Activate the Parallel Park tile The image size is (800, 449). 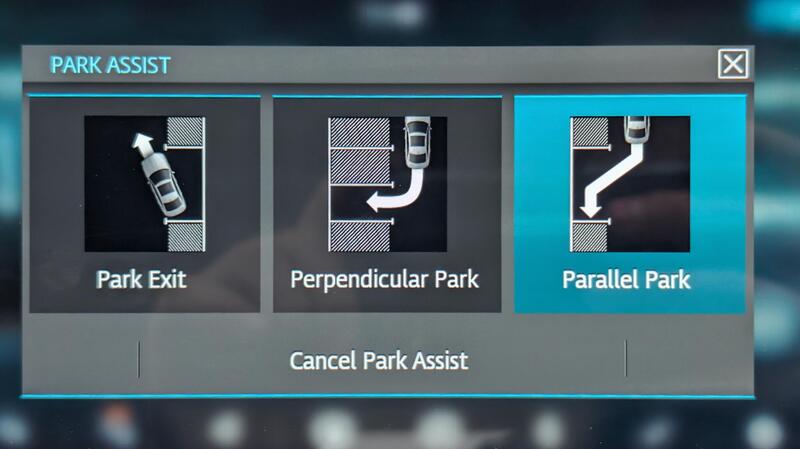[x=629, y=205]
